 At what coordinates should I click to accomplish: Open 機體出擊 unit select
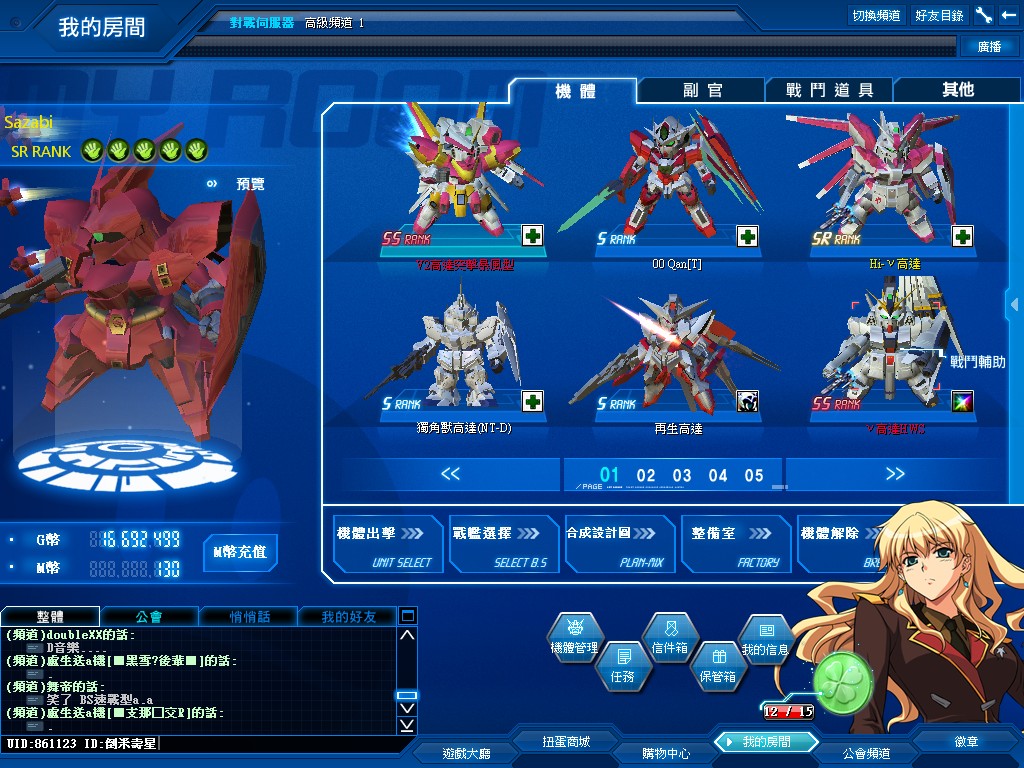[x=387, y=545]
